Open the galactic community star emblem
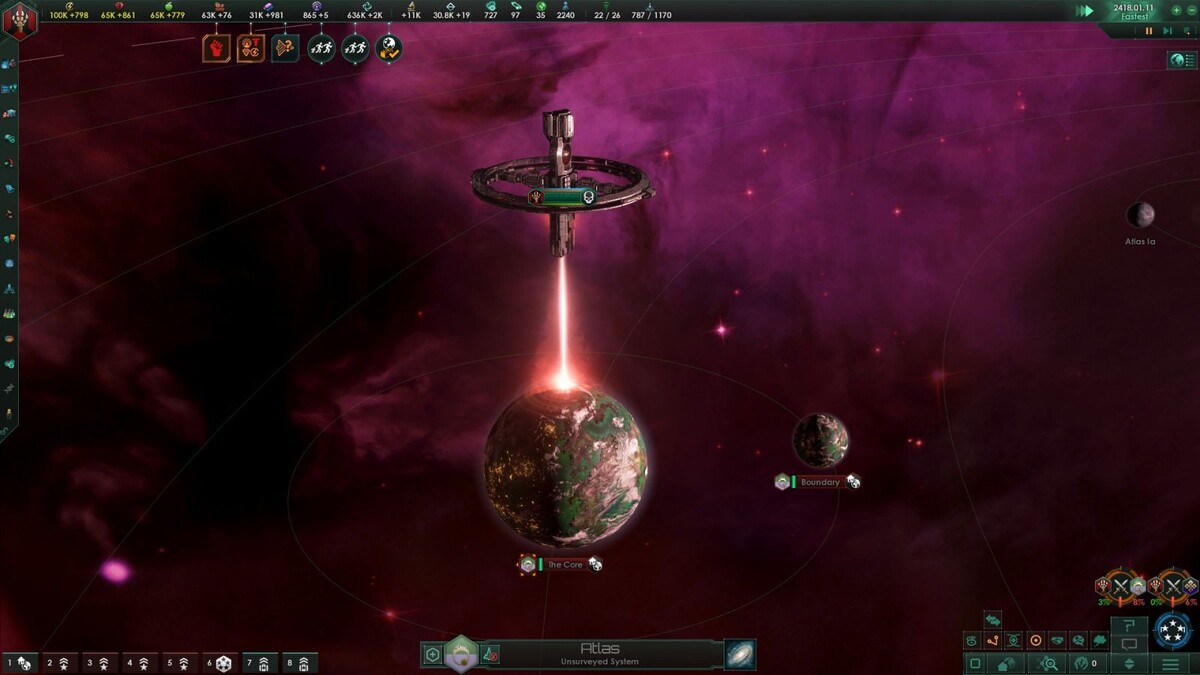 (1172, 630)
